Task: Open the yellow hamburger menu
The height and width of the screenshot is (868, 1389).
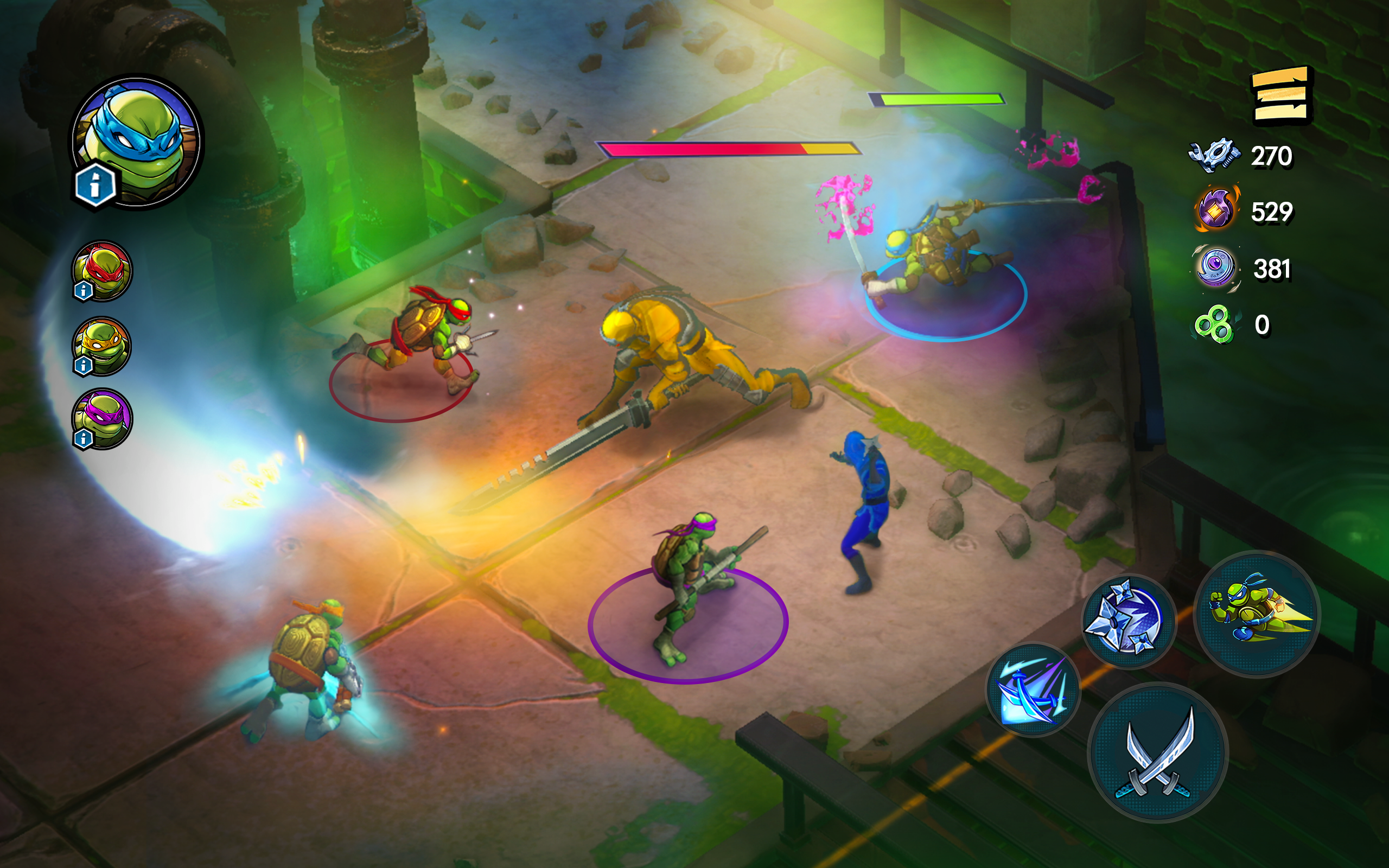Action: (1281, 96)
